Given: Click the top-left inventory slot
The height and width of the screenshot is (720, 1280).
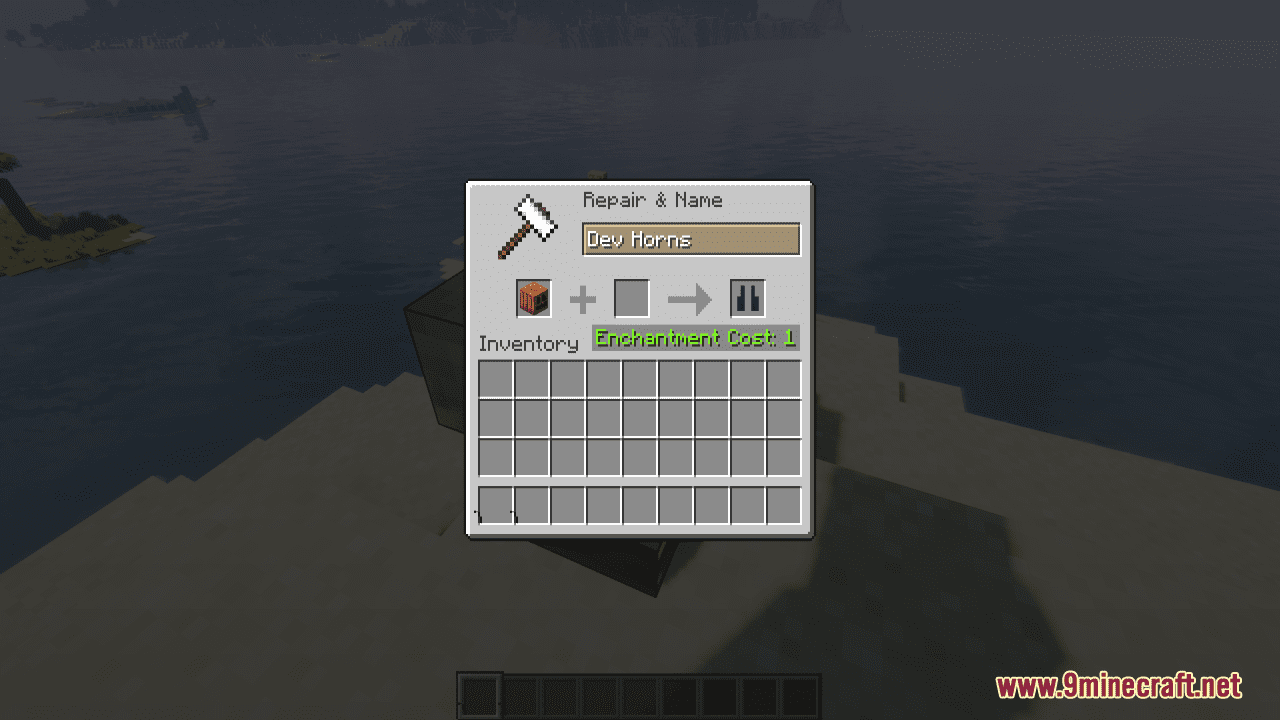Looking at the screenshot, I should [x=497, y=379].
